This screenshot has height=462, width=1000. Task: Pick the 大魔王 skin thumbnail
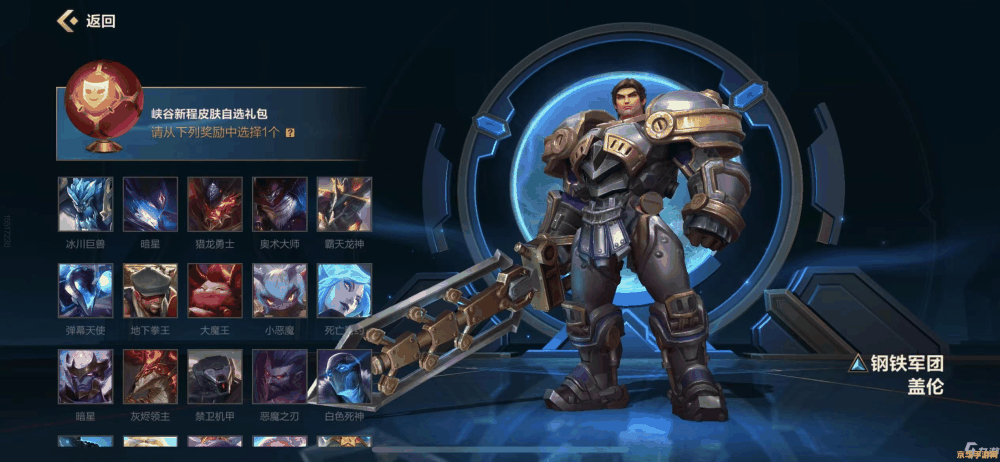coord(215,290)
